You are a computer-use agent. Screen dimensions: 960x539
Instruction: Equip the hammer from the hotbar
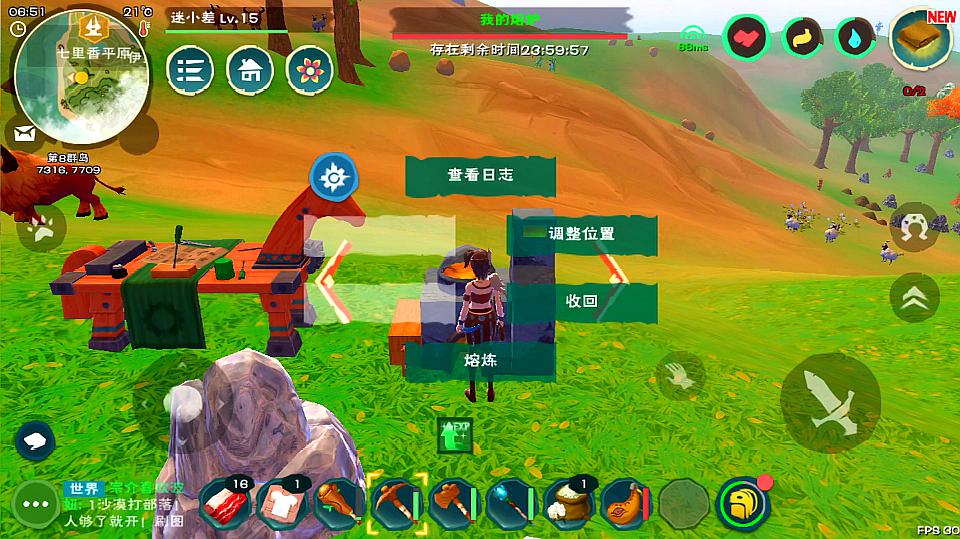tap(455, 503)
